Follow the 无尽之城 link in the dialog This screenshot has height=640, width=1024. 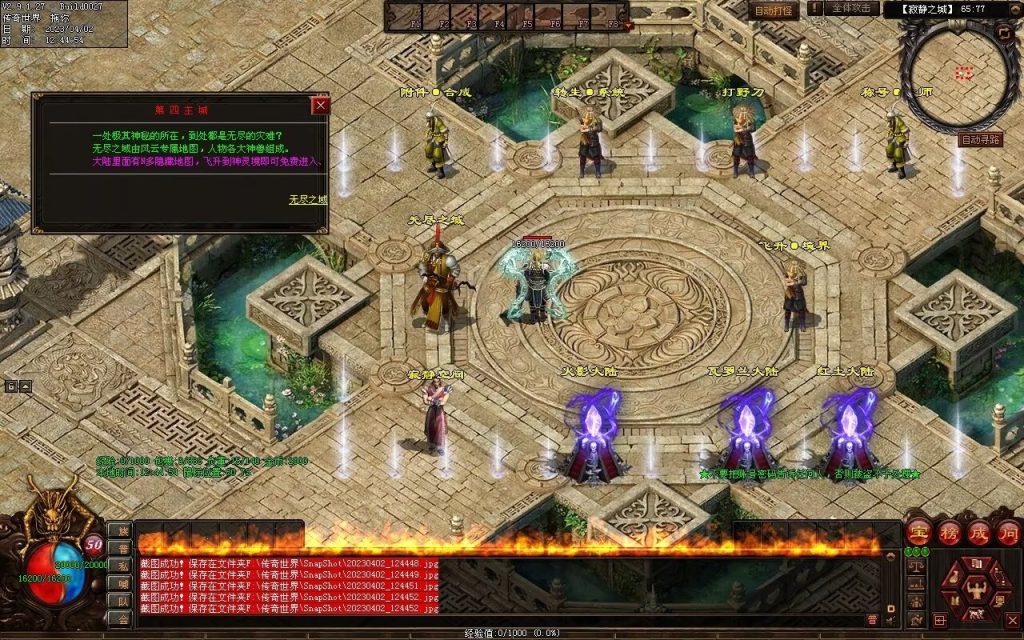[308, 199]
